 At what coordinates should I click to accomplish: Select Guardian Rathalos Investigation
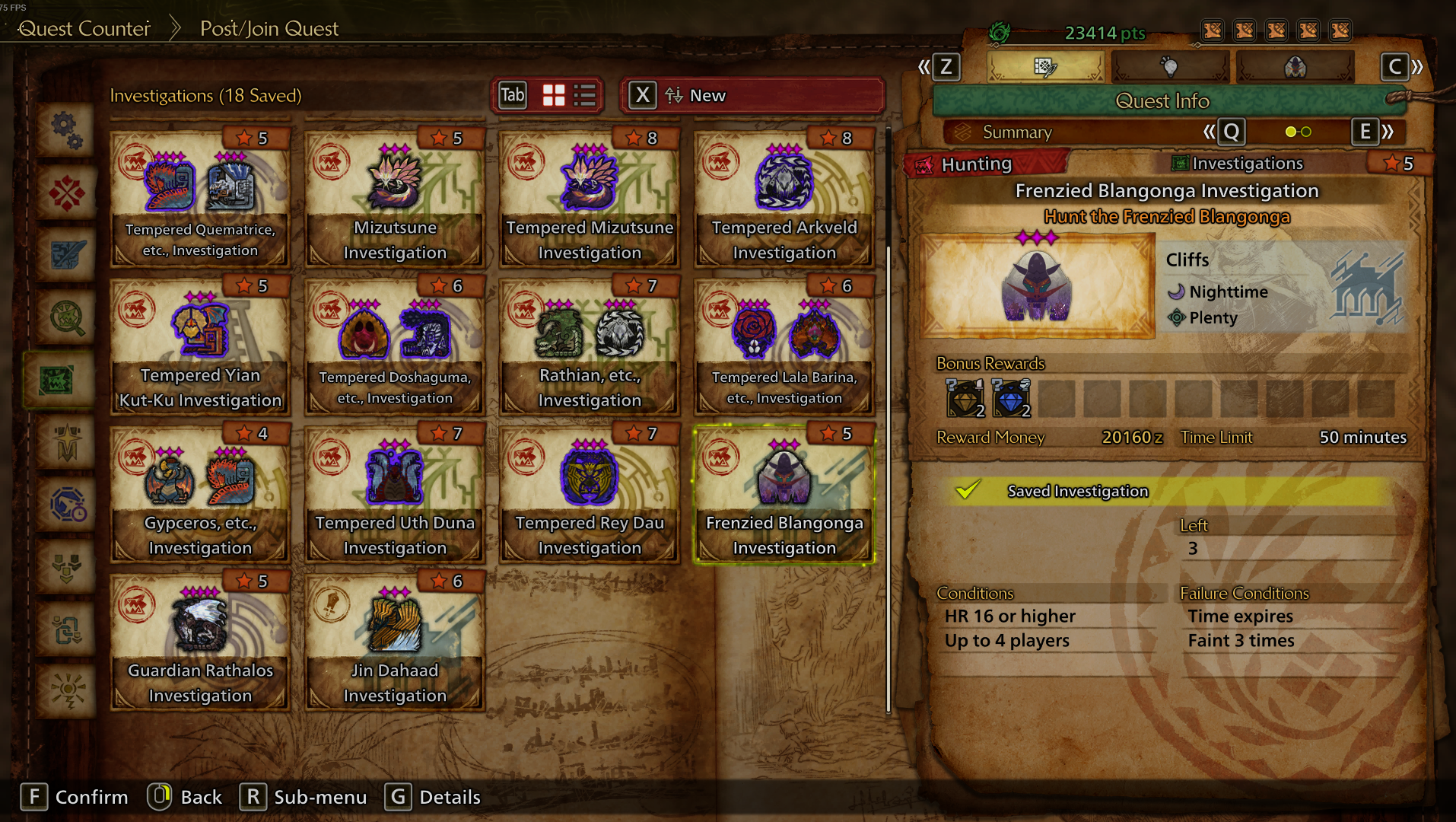tap(200, 642)
